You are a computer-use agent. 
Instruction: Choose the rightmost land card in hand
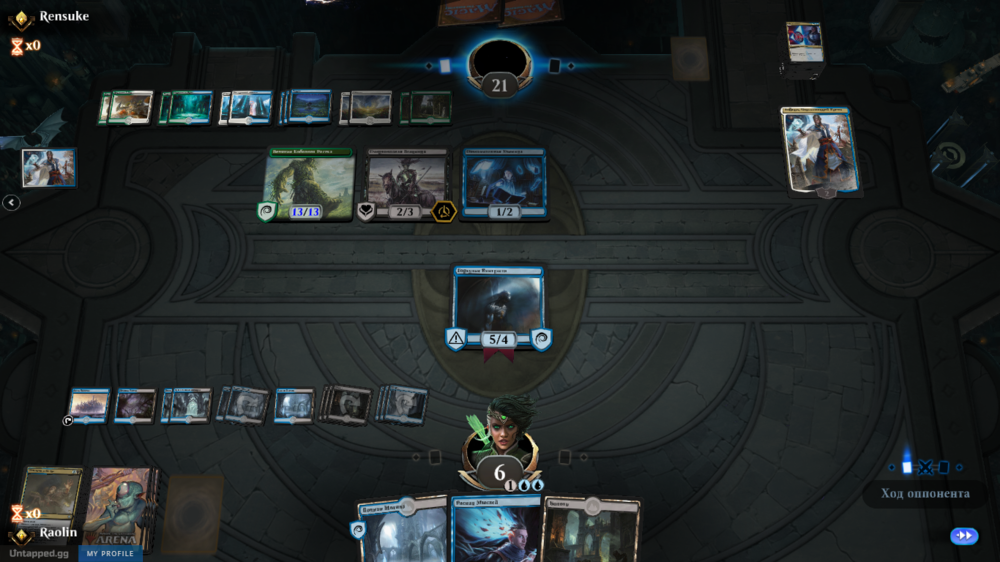point(590,530)
